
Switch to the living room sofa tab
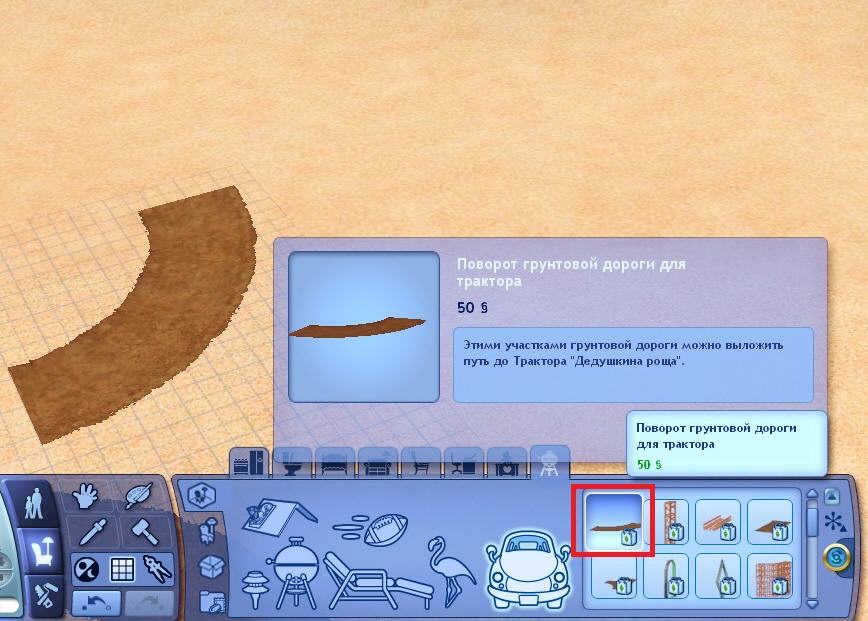pyautogui.click(x=377, y=464)
